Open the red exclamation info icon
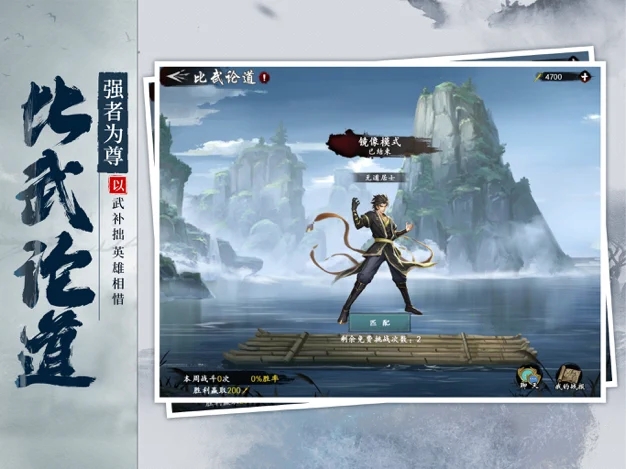This screenshot has height=469, width=626. [263, 76]
